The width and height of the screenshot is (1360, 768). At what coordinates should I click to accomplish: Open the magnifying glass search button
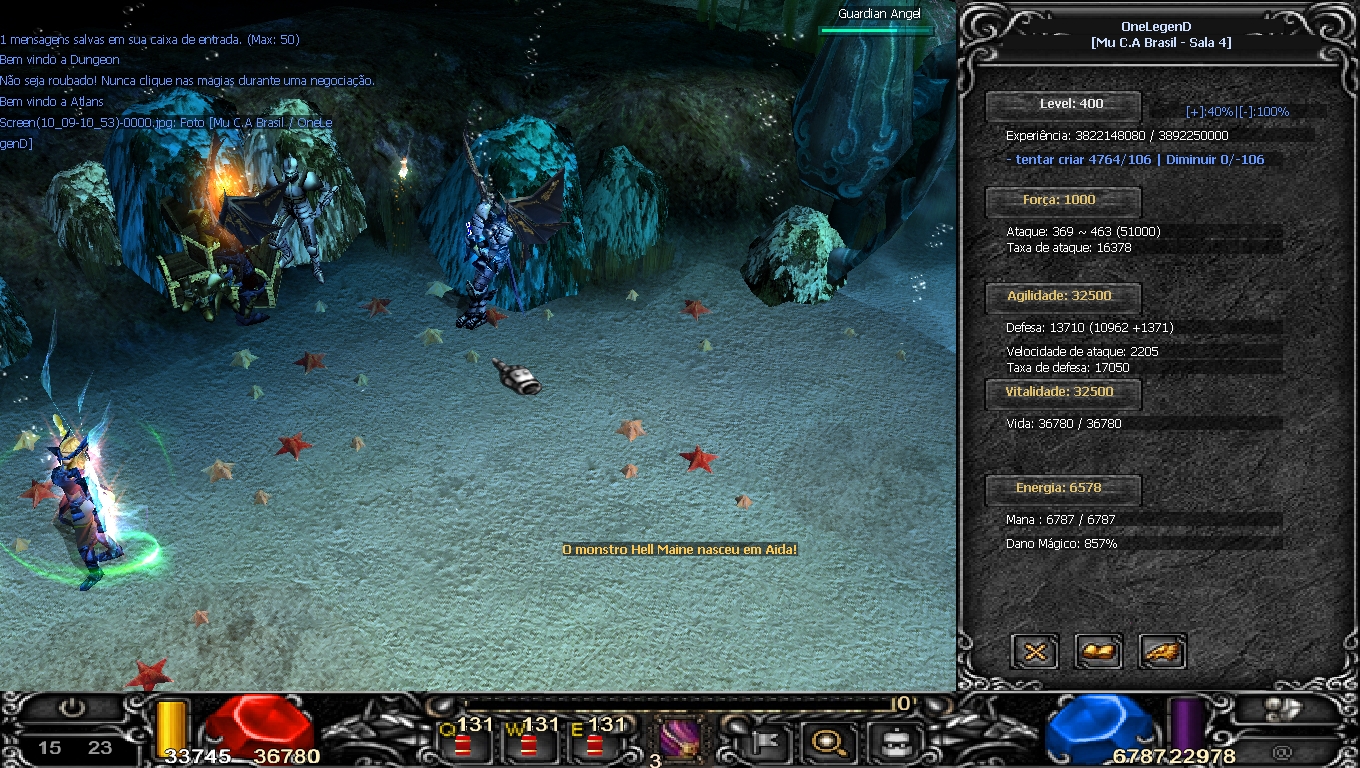830,742
